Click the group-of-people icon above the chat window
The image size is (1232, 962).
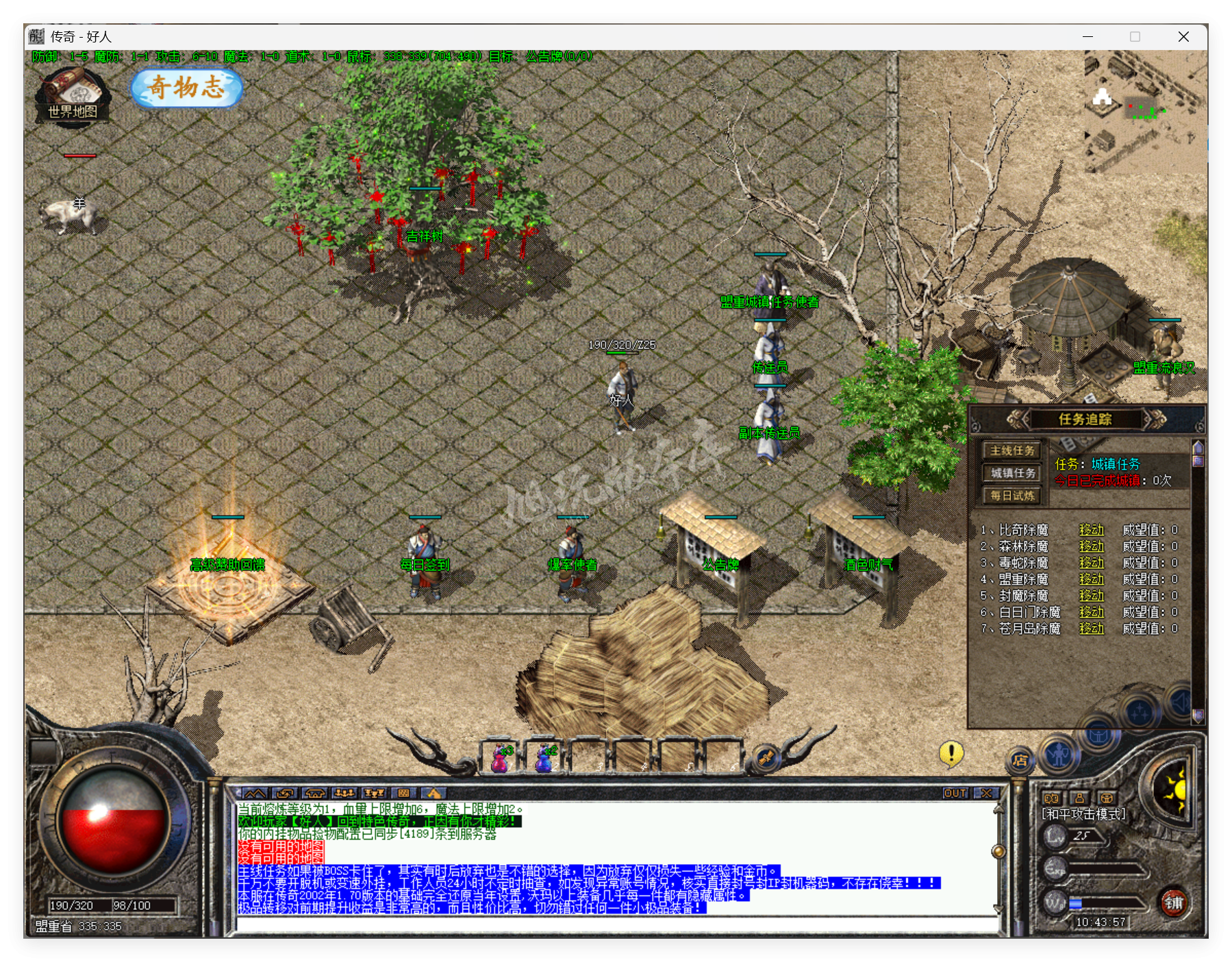[344, 793]
